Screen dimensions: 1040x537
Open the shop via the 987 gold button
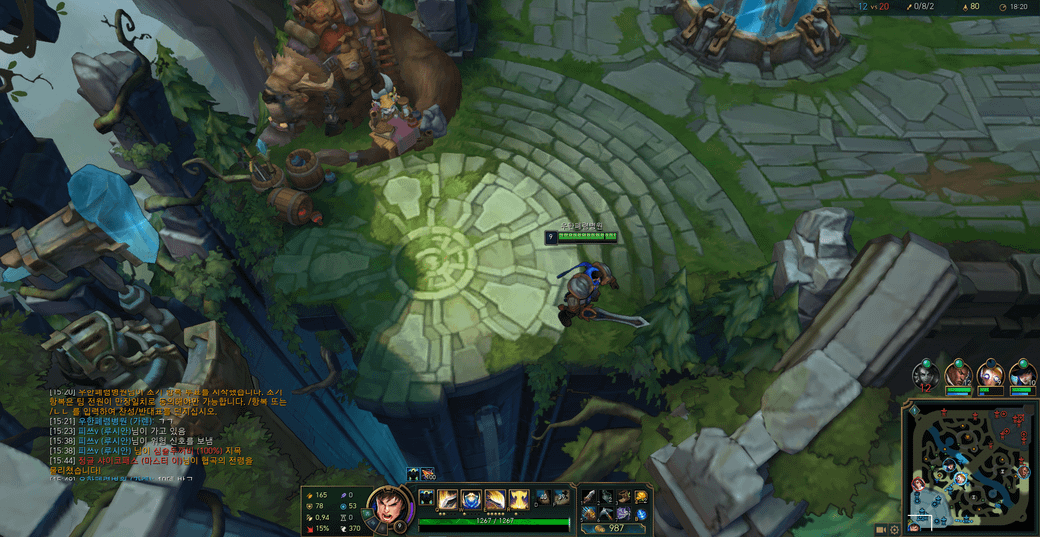pos(609,528)
